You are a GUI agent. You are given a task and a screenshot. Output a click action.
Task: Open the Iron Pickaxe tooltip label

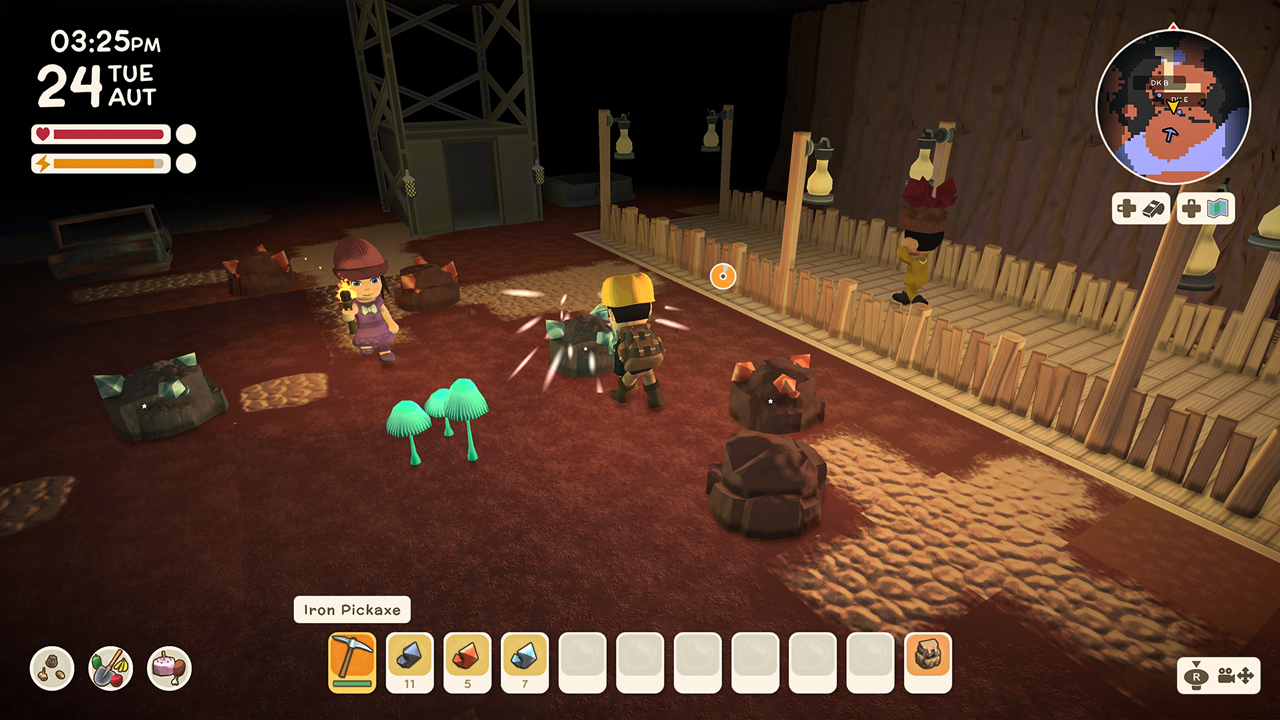tap(352, 610)
